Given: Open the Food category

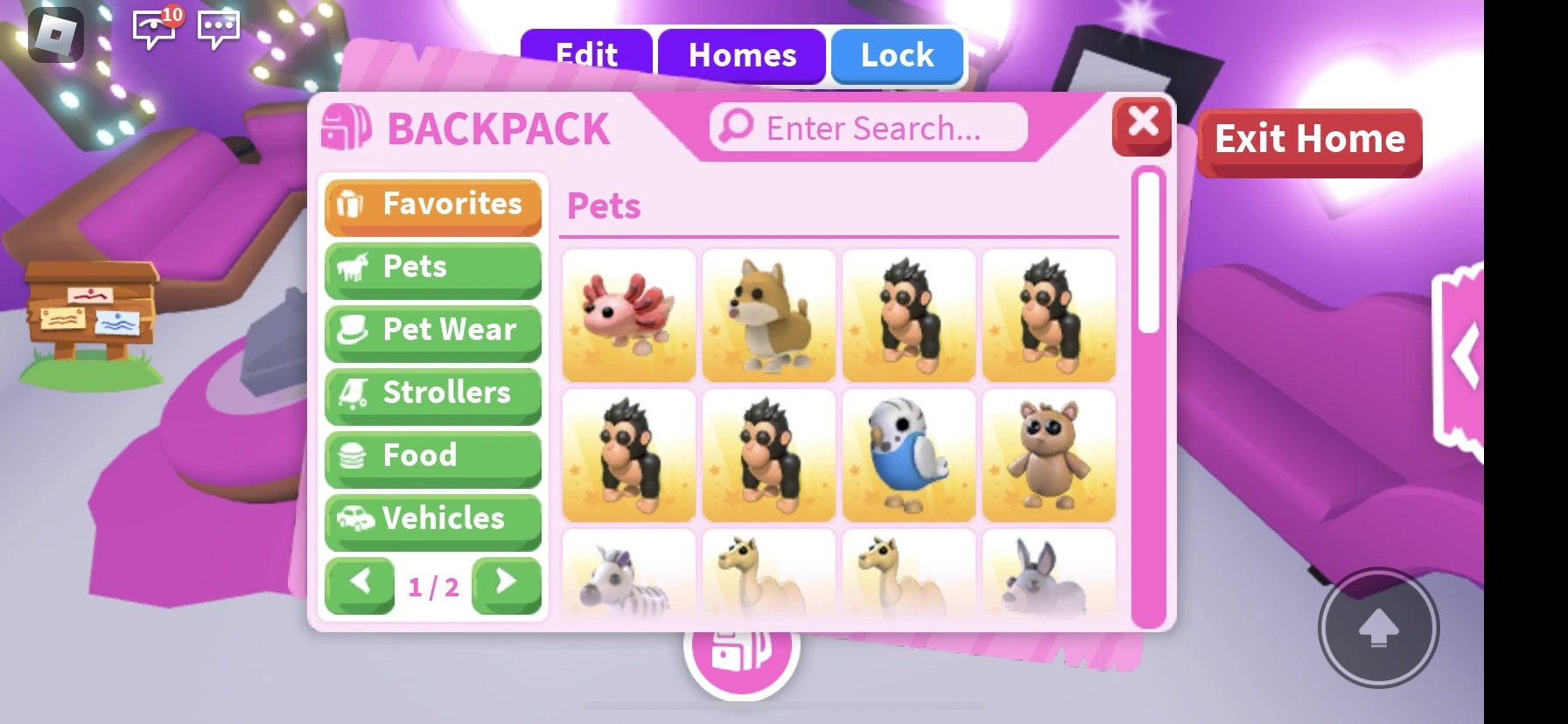Looking at the screenshot, I should (432, 456).
